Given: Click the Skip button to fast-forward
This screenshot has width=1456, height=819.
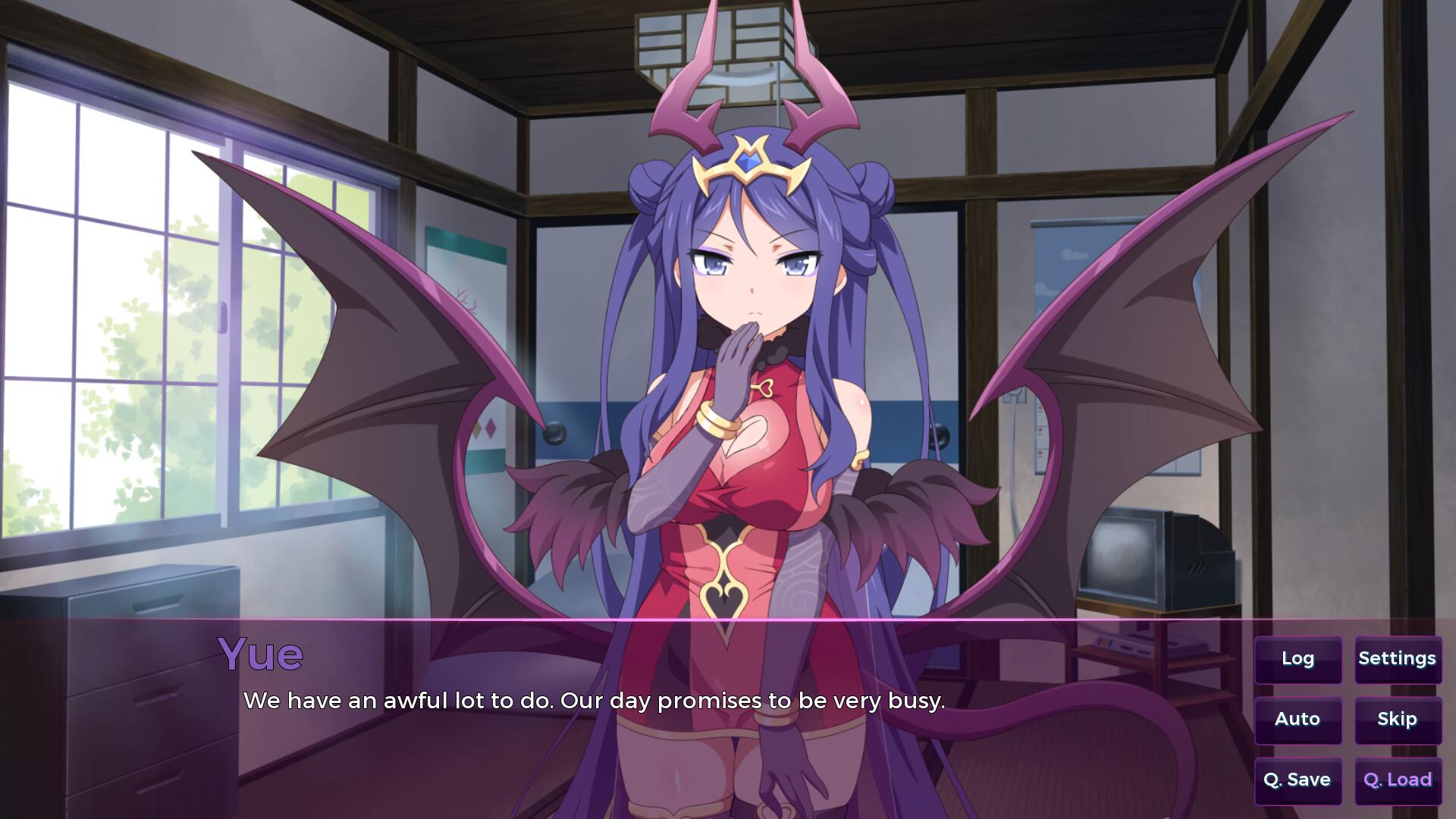Looking at the screenshot, I should click(1398, 720).
